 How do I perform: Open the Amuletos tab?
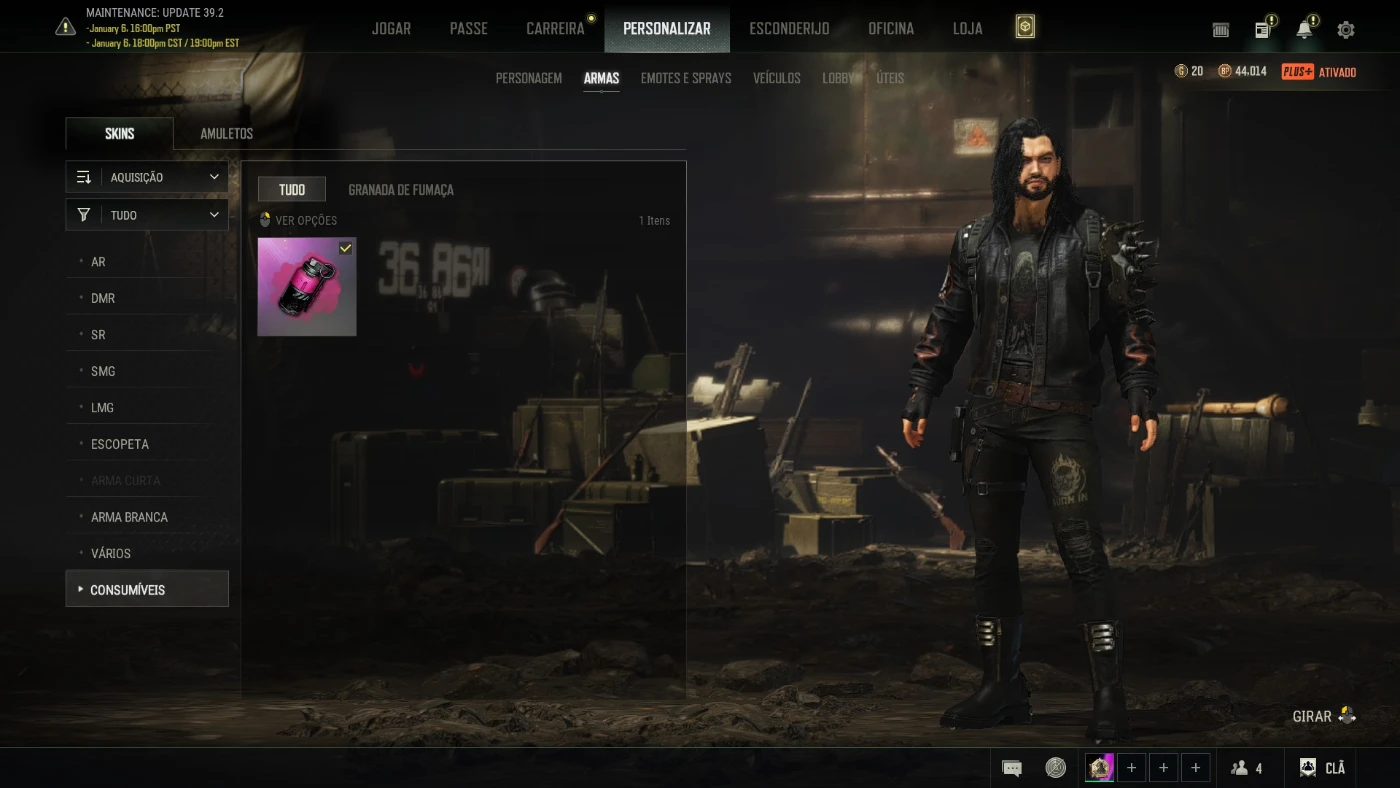[x=226, y=134]
